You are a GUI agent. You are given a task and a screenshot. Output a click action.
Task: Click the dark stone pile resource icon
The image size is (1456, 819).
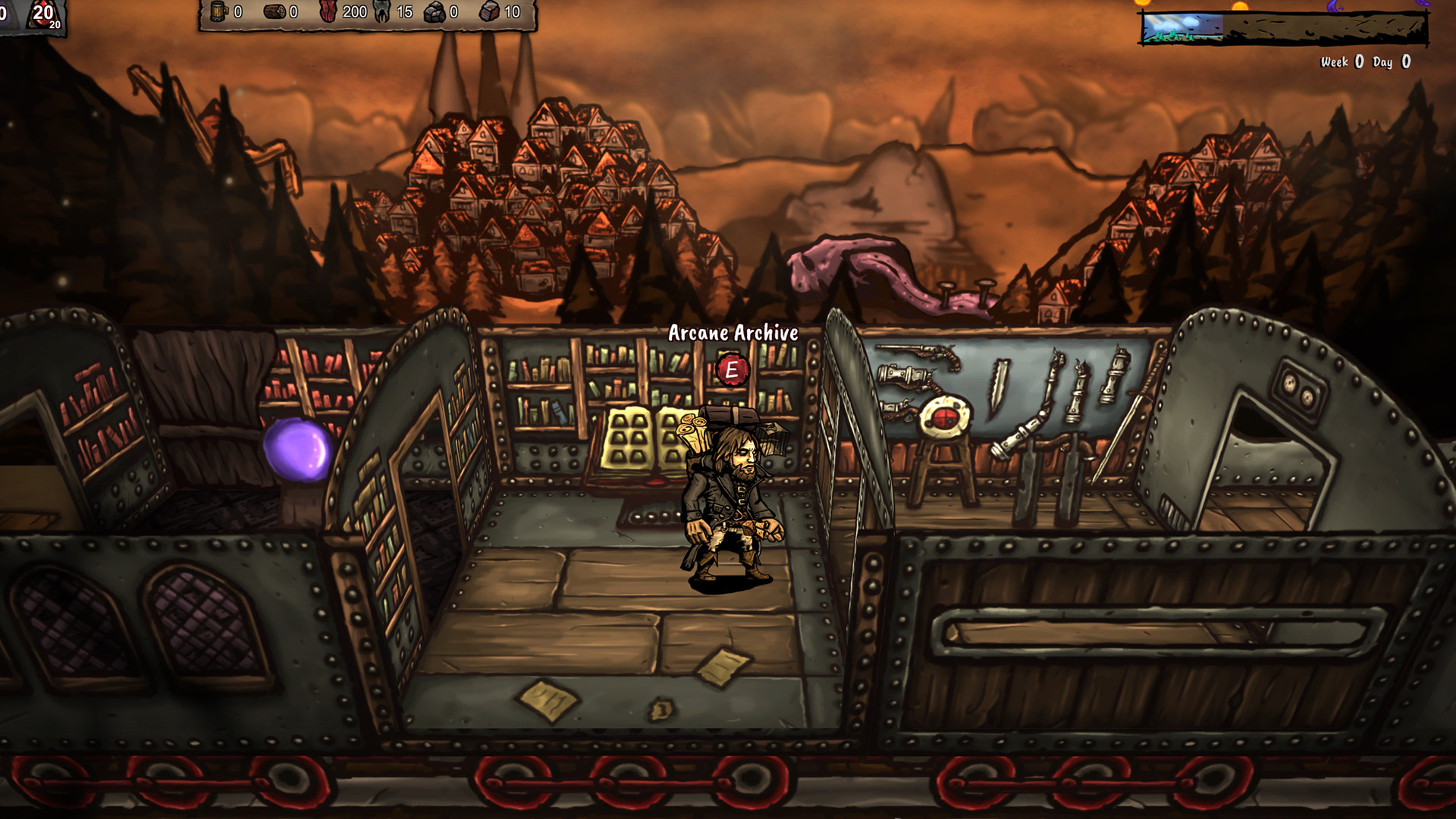click(x=435, y=12)
